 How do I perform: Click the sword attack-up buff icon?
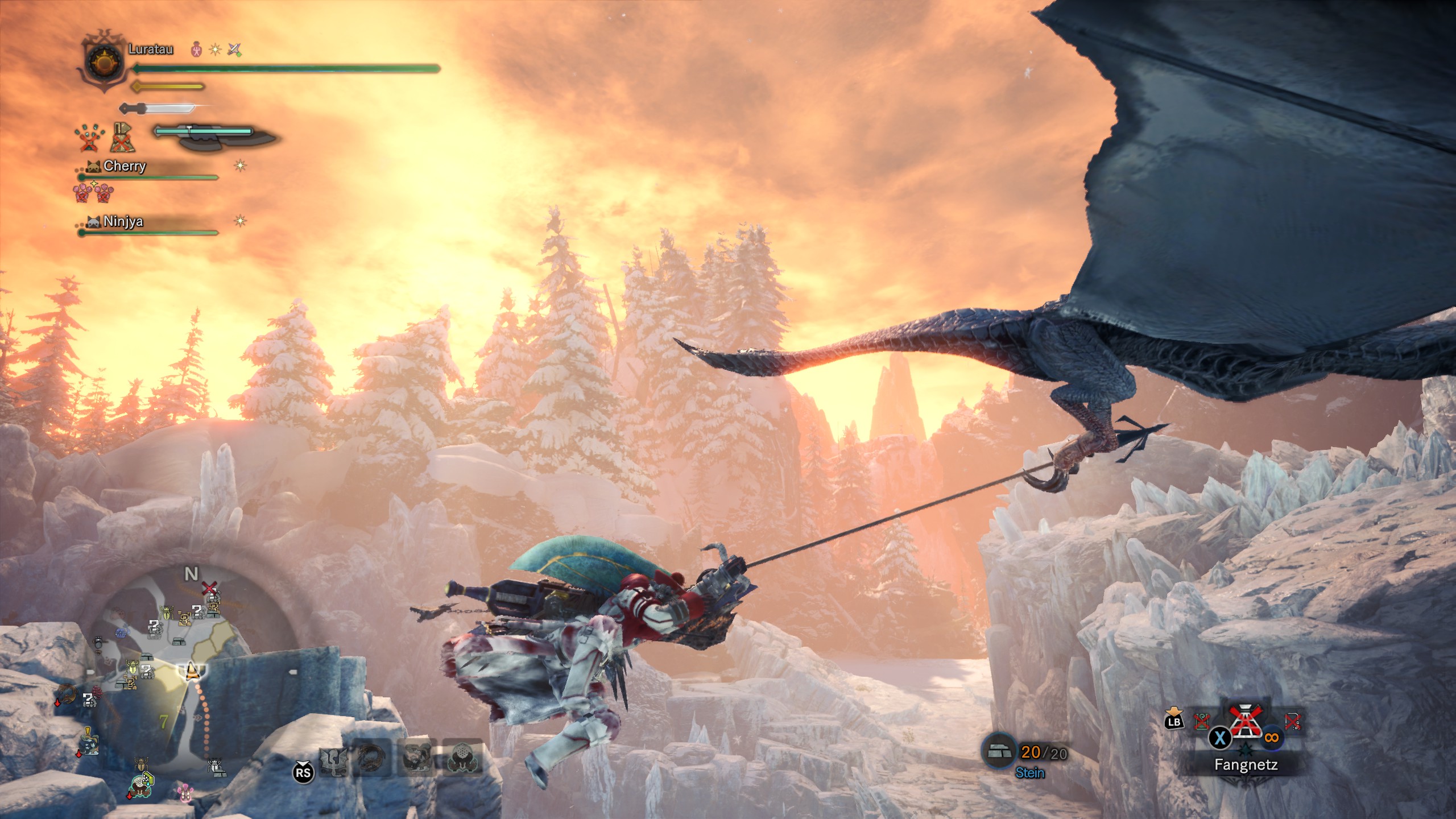click(x=234, y=49)
